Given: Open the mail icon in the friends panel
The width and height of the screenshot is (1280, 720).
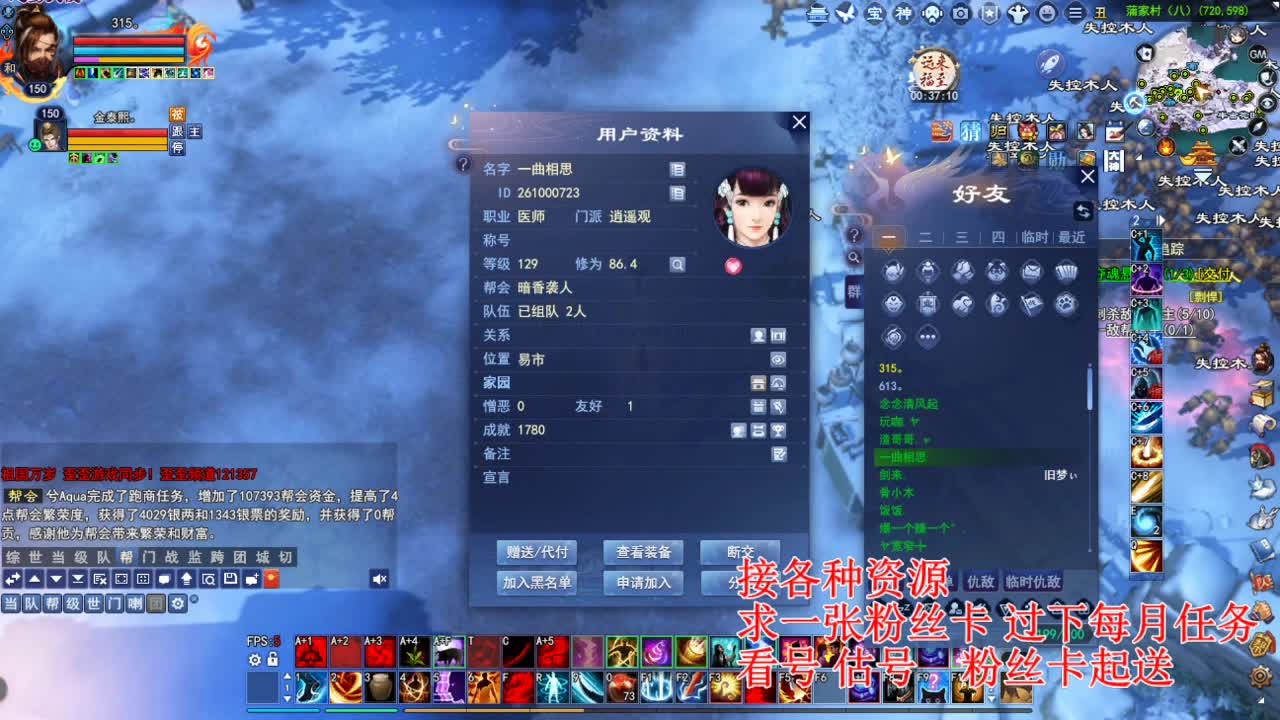Looking at the screenshot, I should (x=1032, y=271).
